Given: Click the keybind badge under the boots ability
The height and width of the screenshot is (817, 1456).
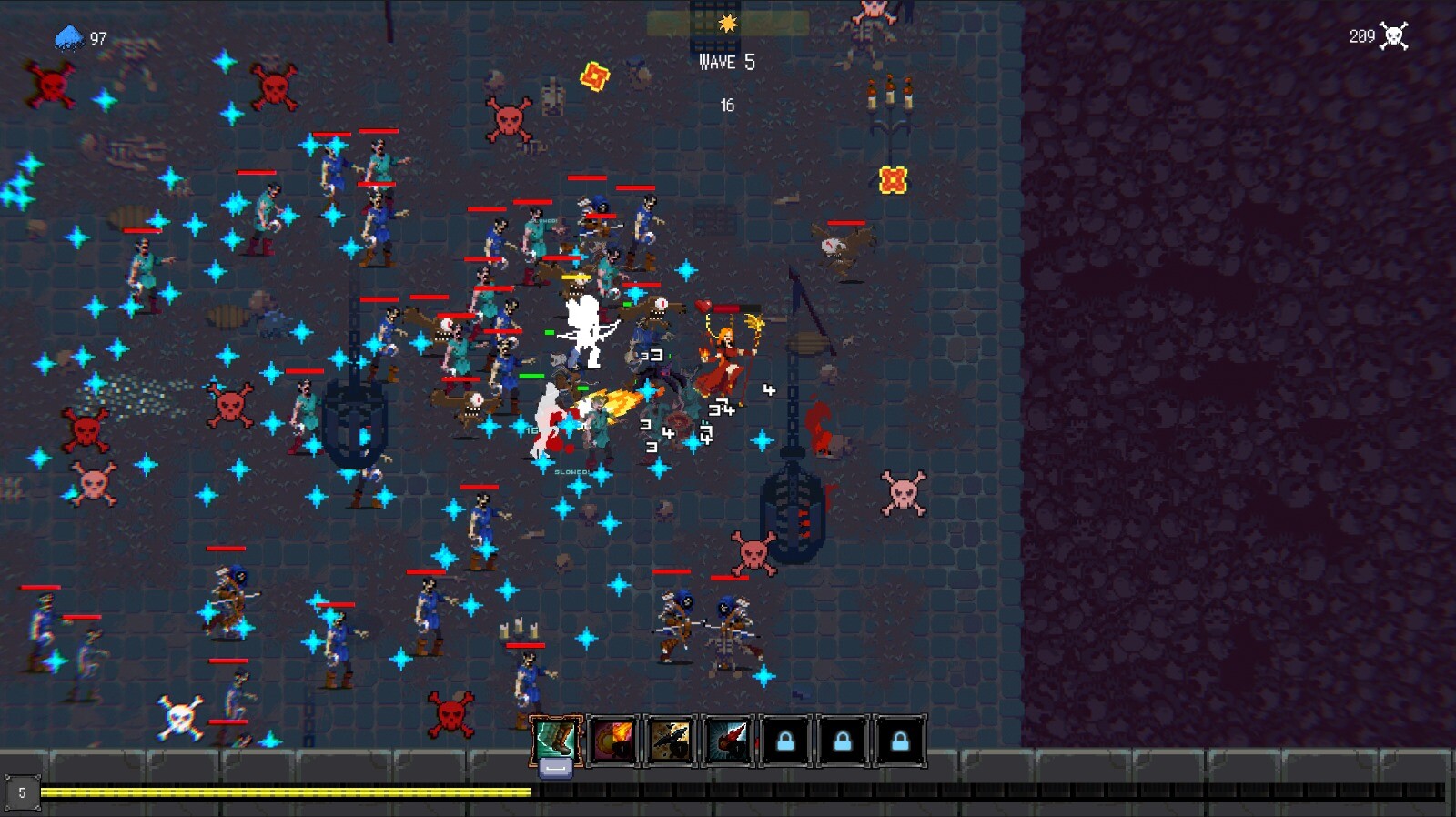Looking at the screenshot, I should (x=553, y=767).
